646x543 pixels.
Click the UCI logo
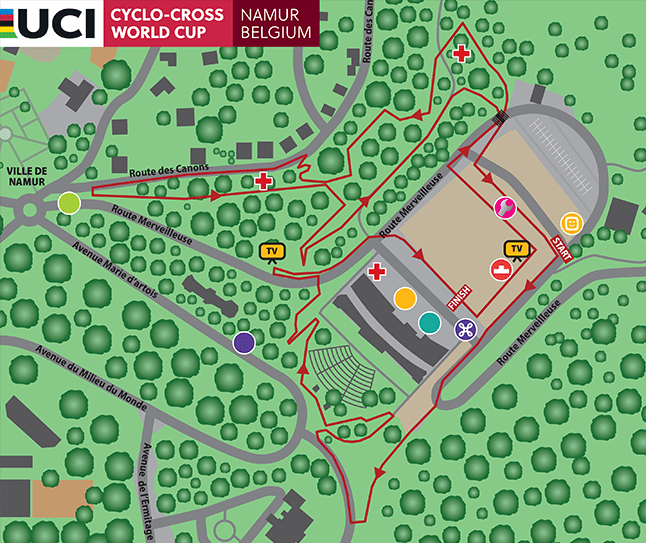tap(51, 23)
